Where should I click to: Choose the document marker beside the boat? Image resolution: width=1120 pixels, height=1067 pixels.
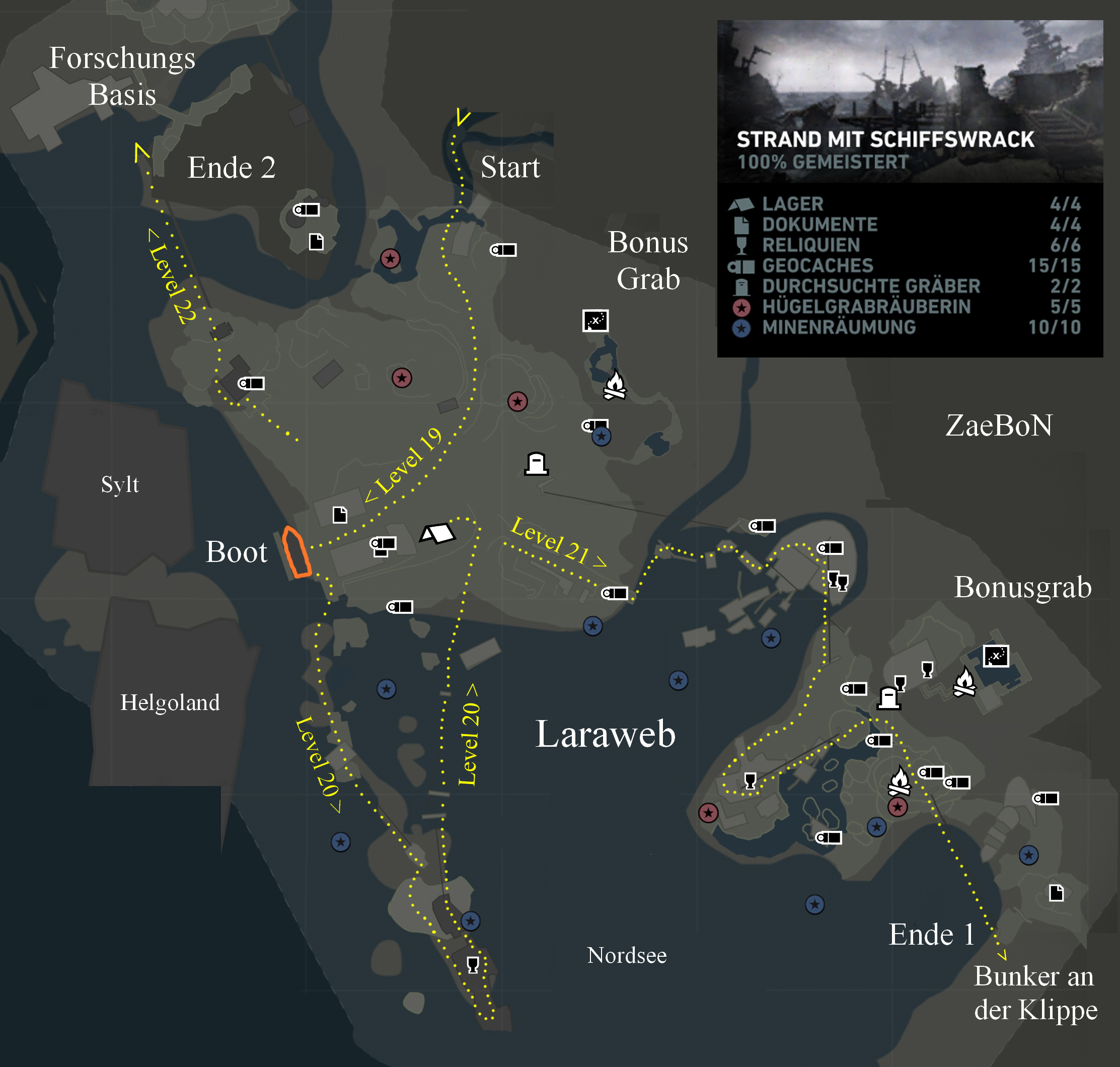point(340,515)
